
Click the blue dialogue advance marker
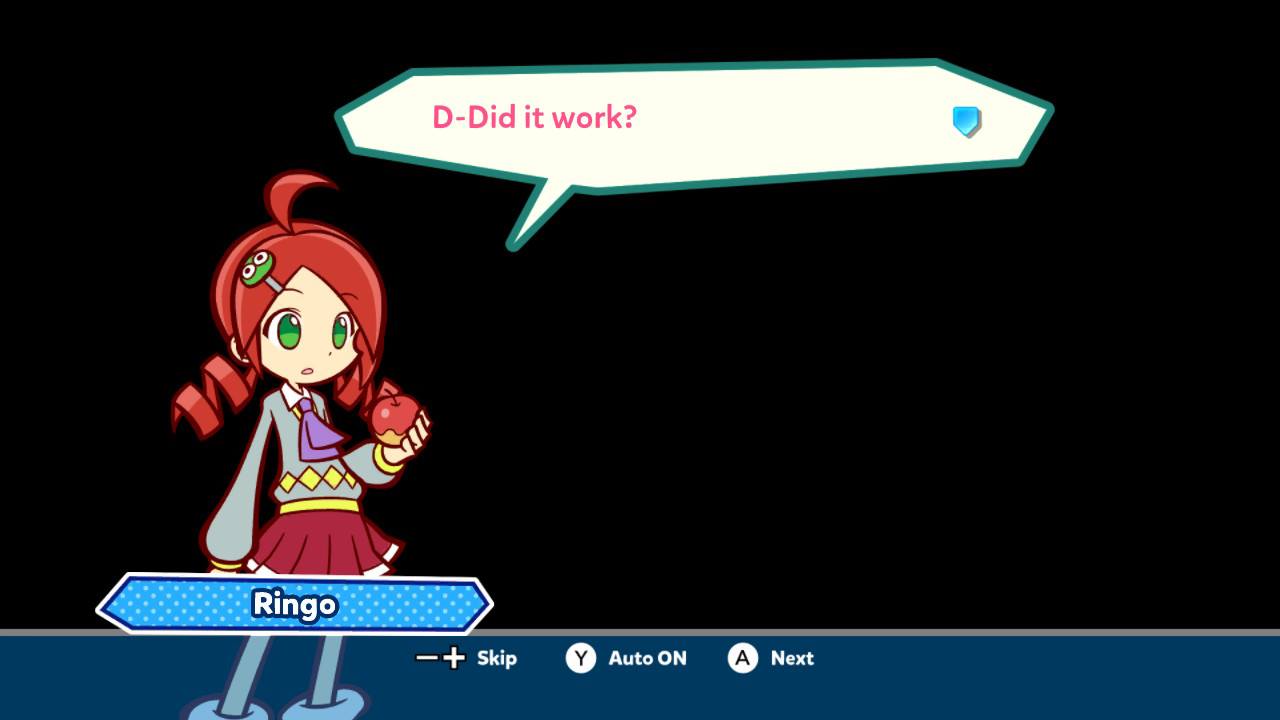[966, 121]
